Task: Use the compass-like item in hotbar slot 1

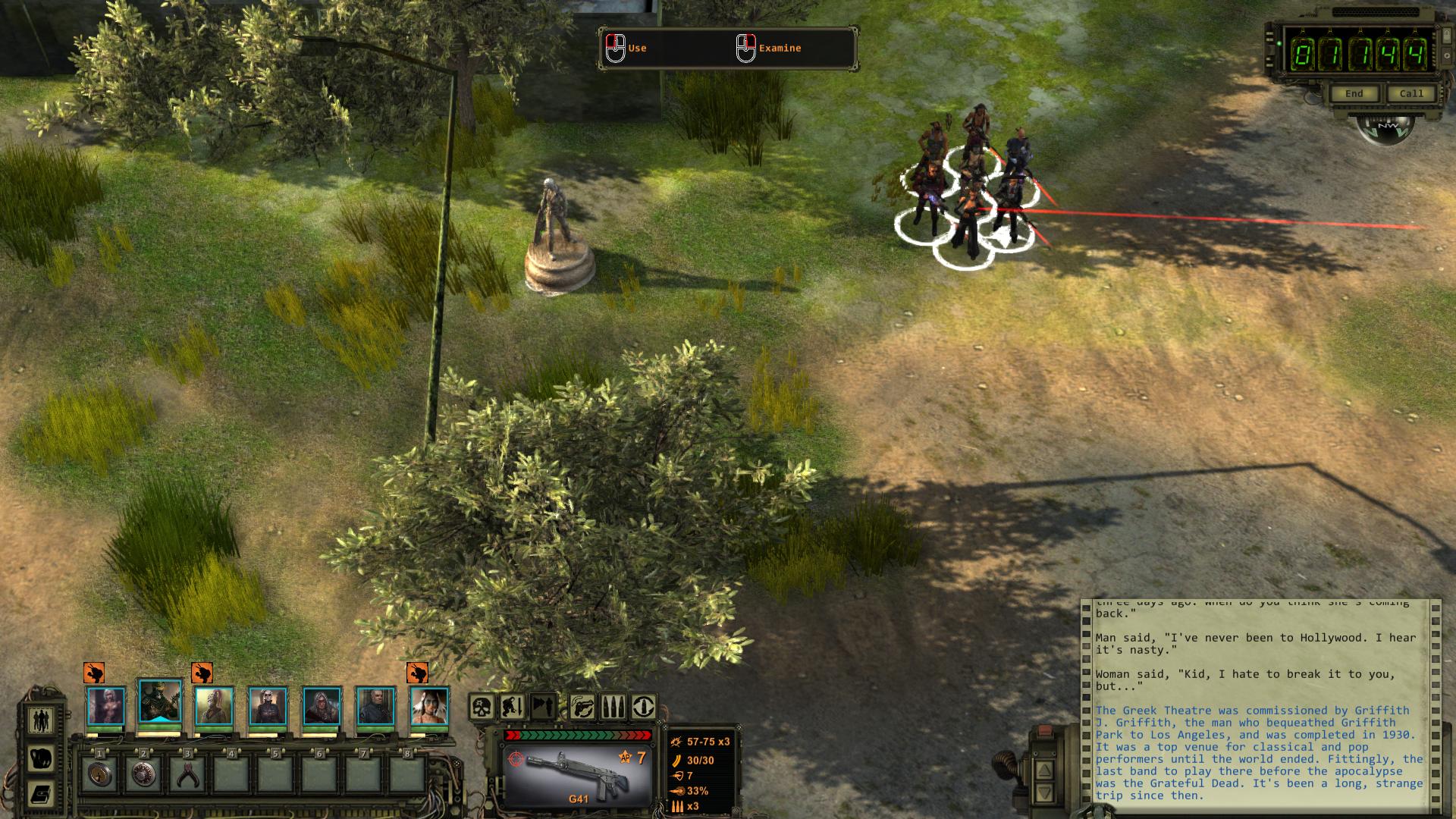Action: pyautogui.click(x=99, y=774)
